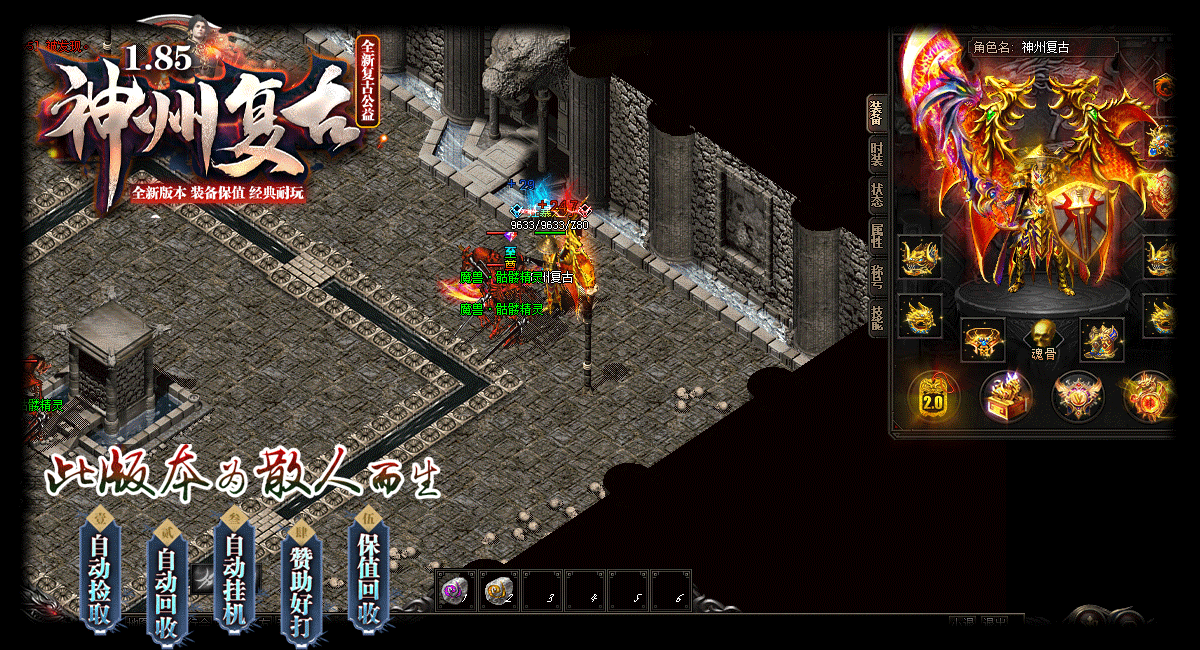Open the 称号 title tab
This screenshot has width=1200, height=650.
pyautogui.click(x=876, y=277)
